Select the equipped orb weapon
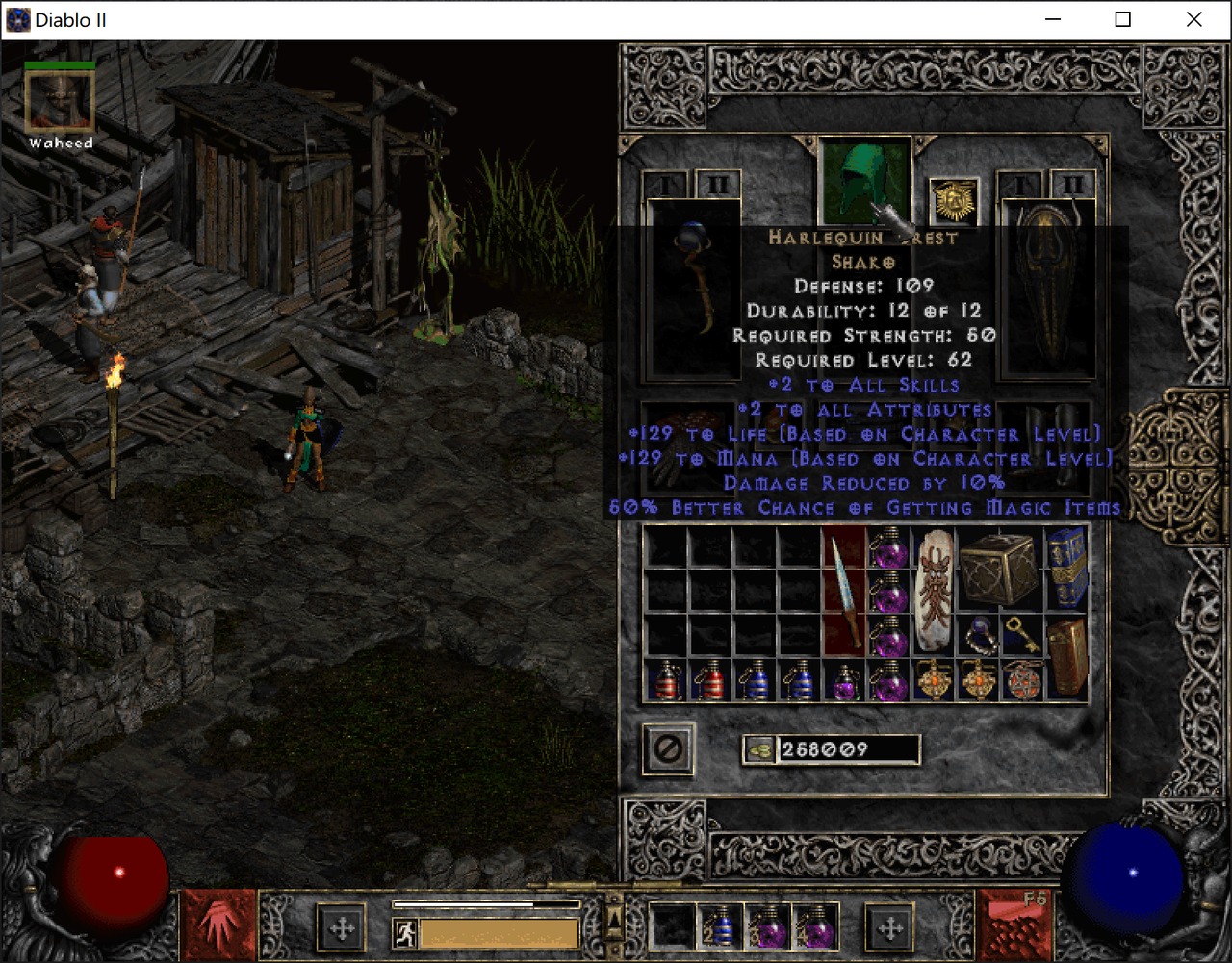 [x=694, y=289]
